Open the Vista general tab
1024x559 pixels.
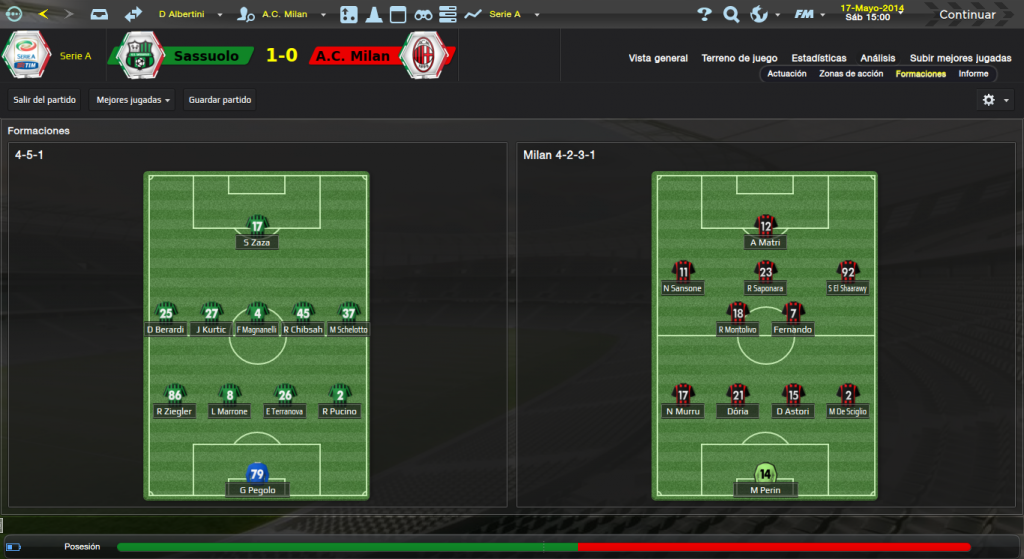click(658, 58)
